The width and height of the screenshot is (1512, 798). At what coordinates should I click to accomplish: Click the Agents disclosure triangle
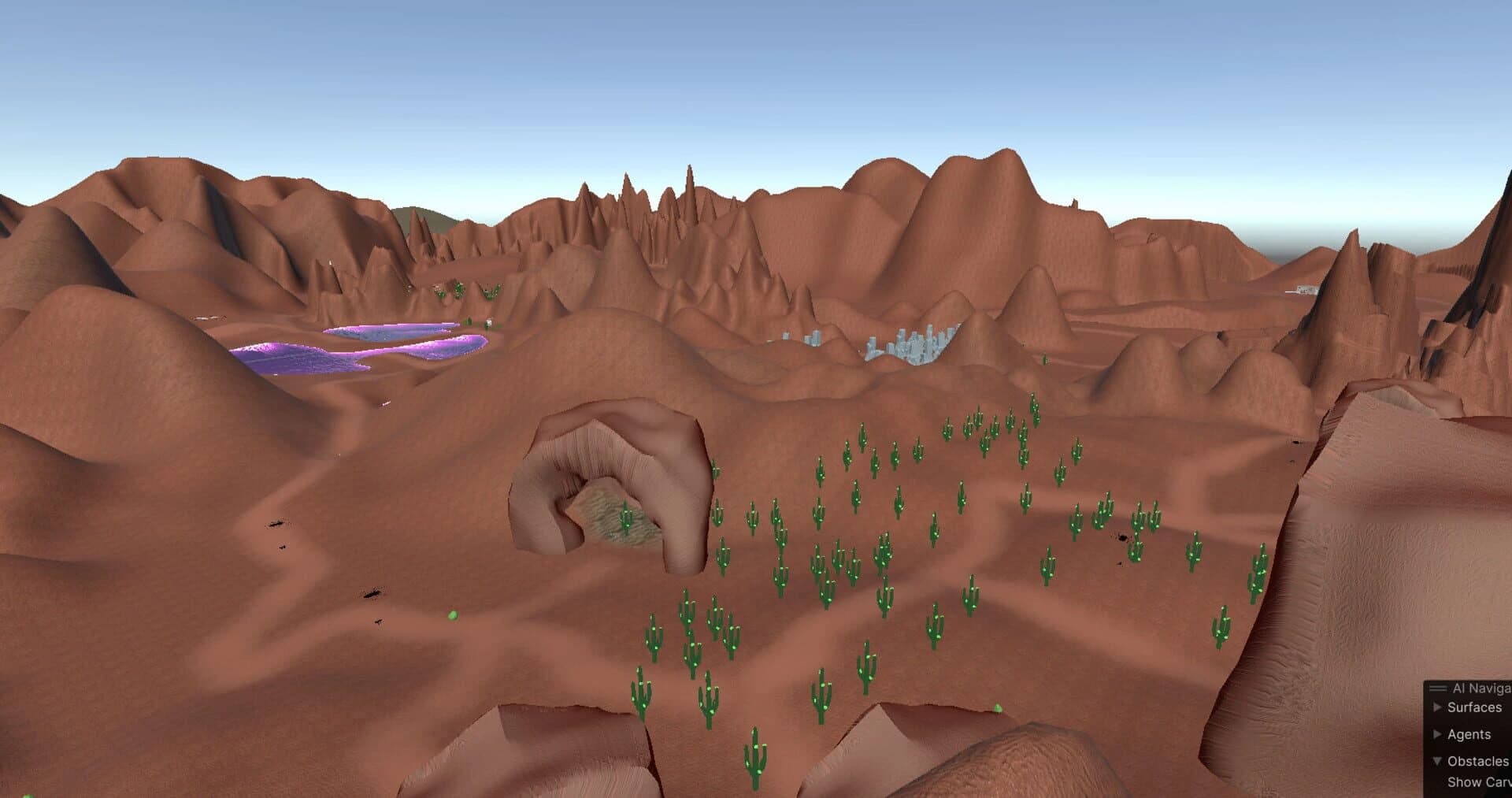click(1437, 735)
